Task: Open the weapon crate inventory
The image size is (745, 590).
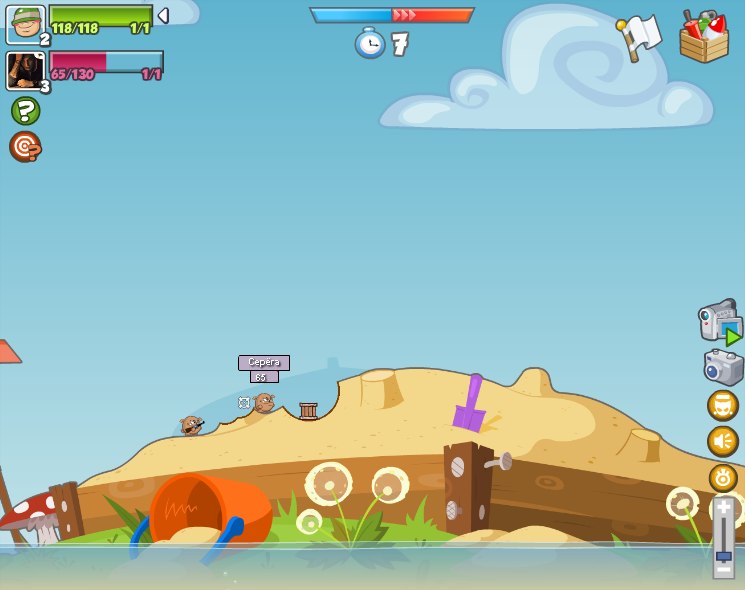Action: (x=703, y=37)
